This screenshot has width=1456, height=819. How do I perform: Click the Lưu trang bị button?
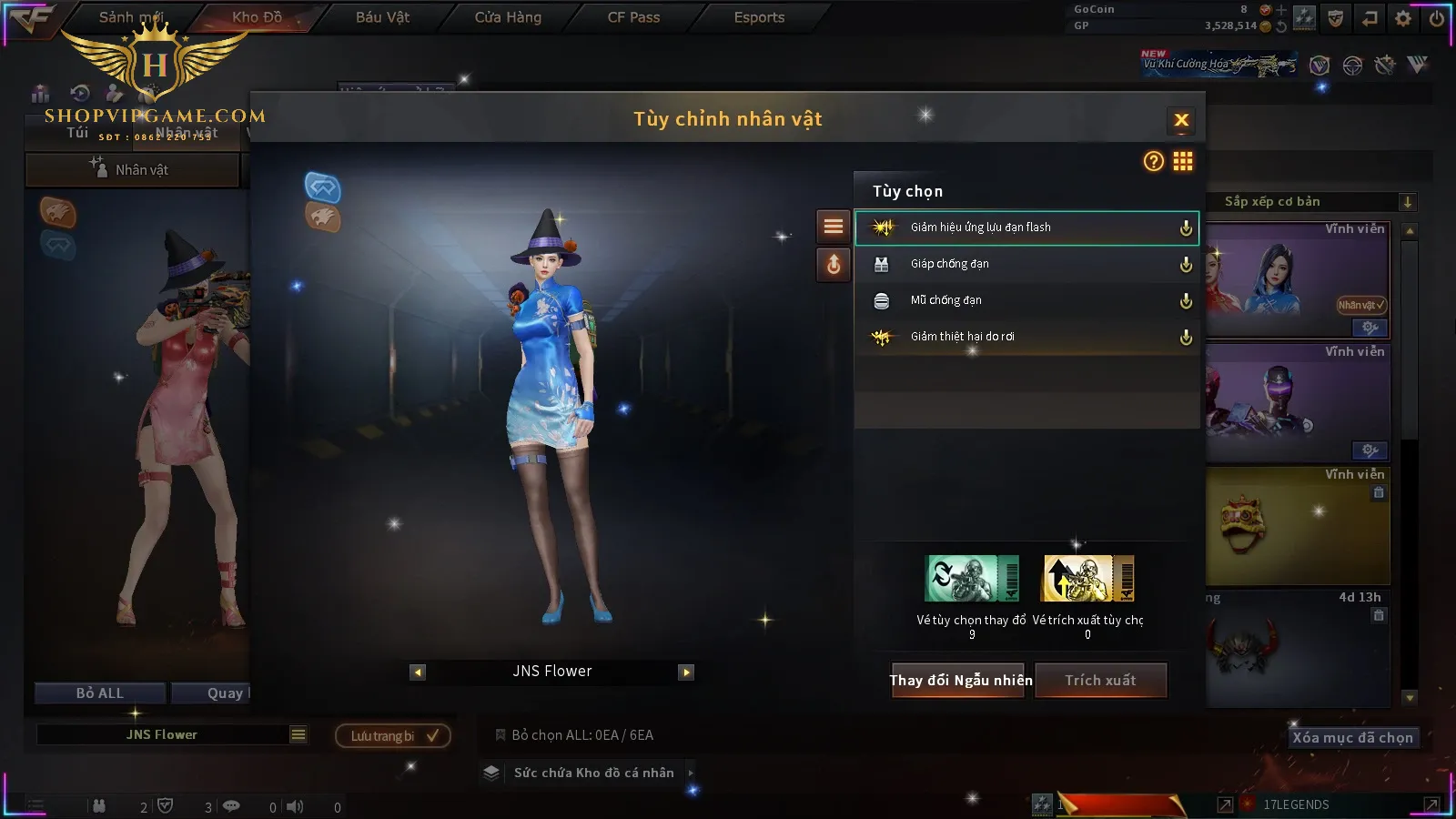[393, 735]
